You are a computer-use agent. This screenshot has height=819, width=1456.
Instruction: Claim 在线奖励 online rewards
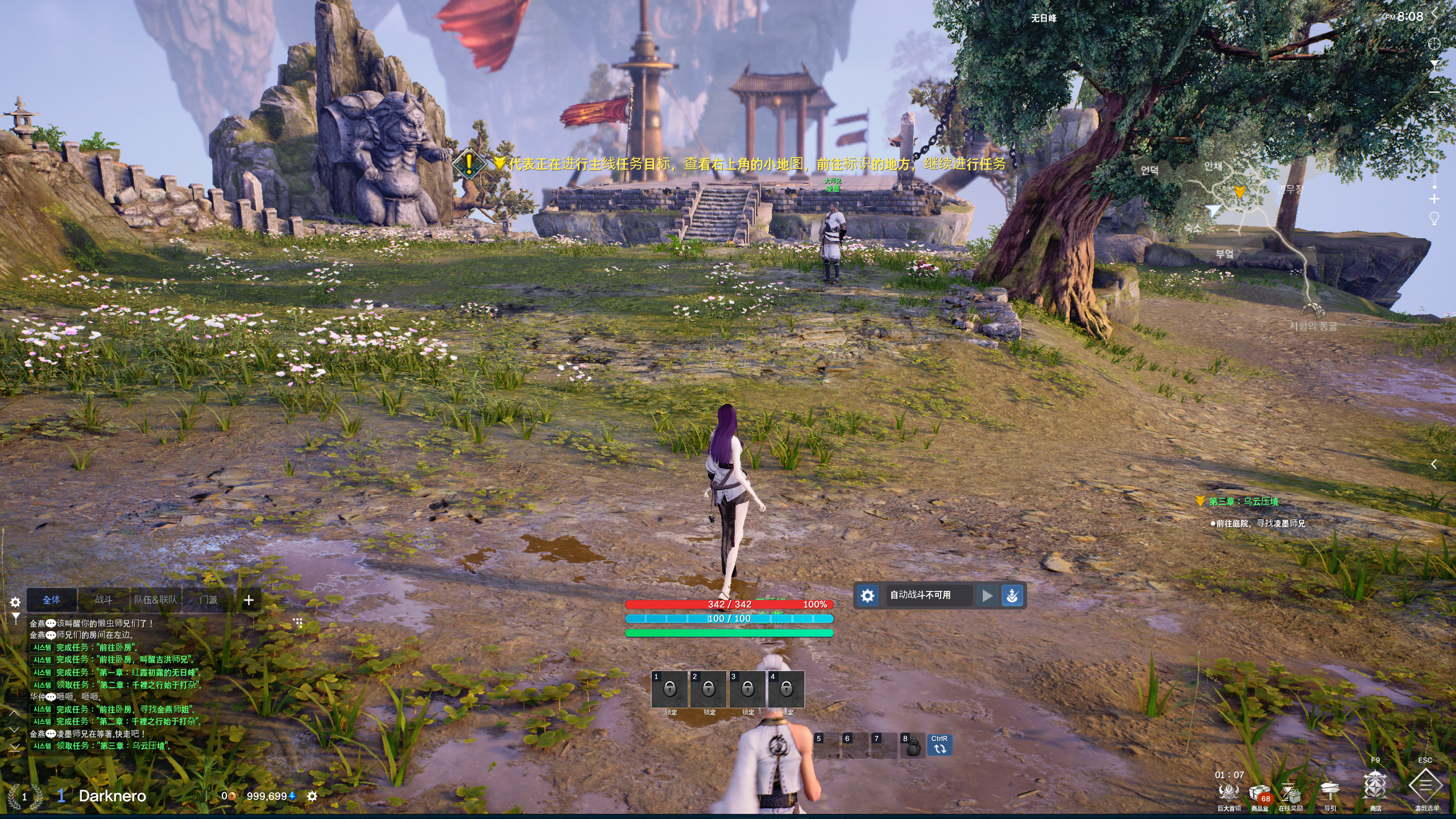point(1290,793)
